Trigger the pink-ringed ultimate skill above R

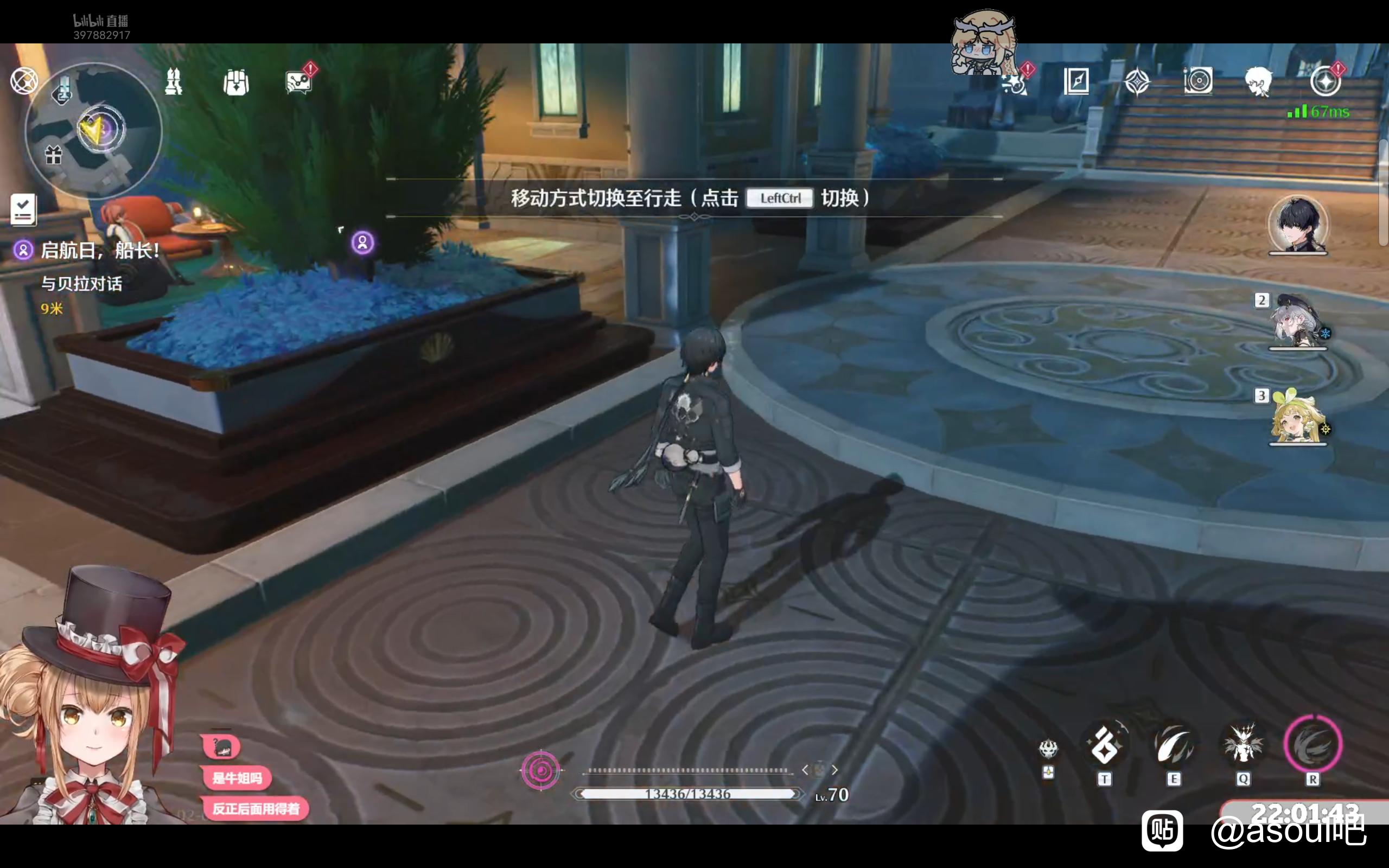[x=1312, y=744]
